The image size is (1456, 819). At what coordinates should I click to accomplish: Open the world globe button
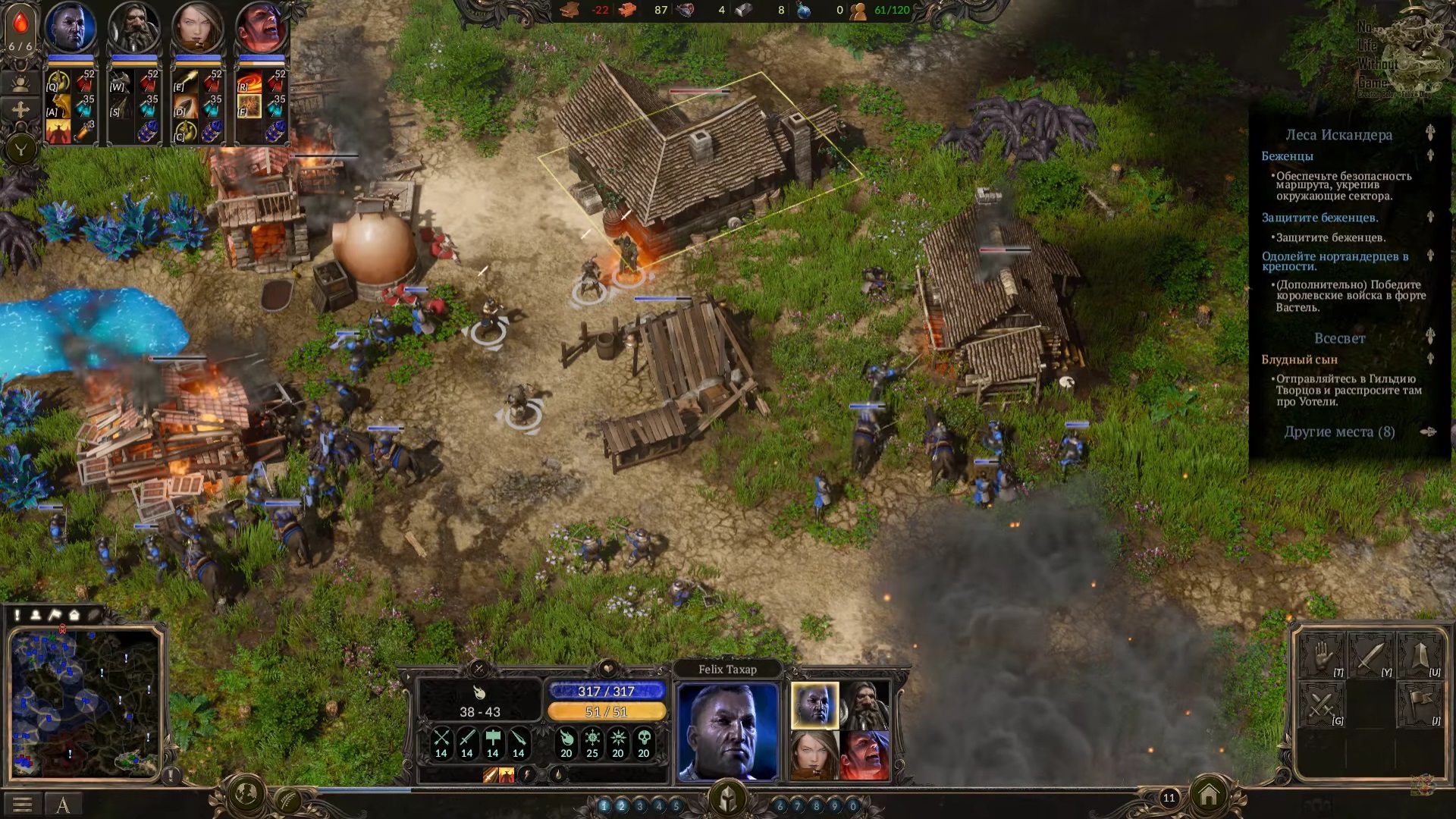[x=246, y=795]
